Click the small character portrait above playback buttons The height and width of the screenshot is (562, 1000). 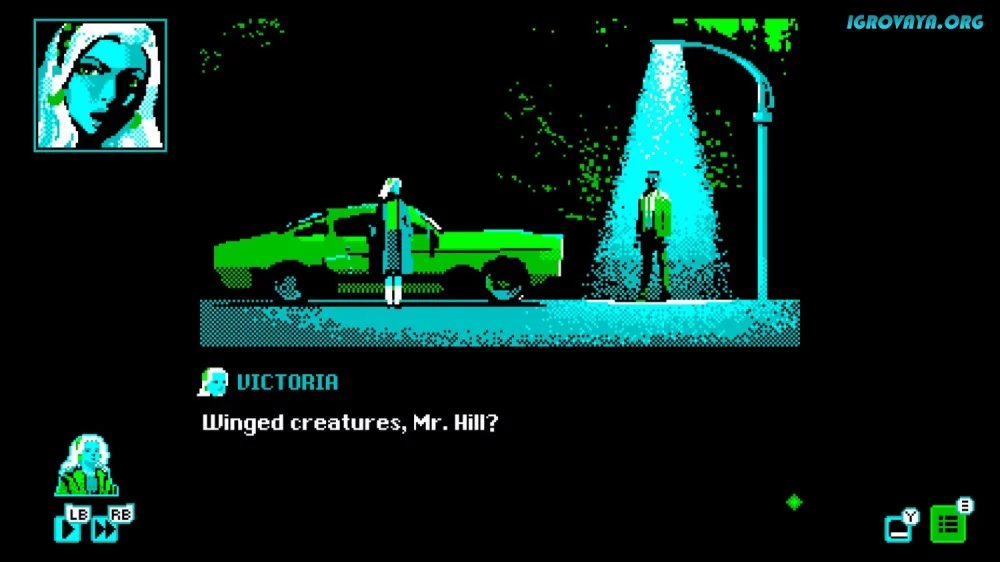pos(88,467)
